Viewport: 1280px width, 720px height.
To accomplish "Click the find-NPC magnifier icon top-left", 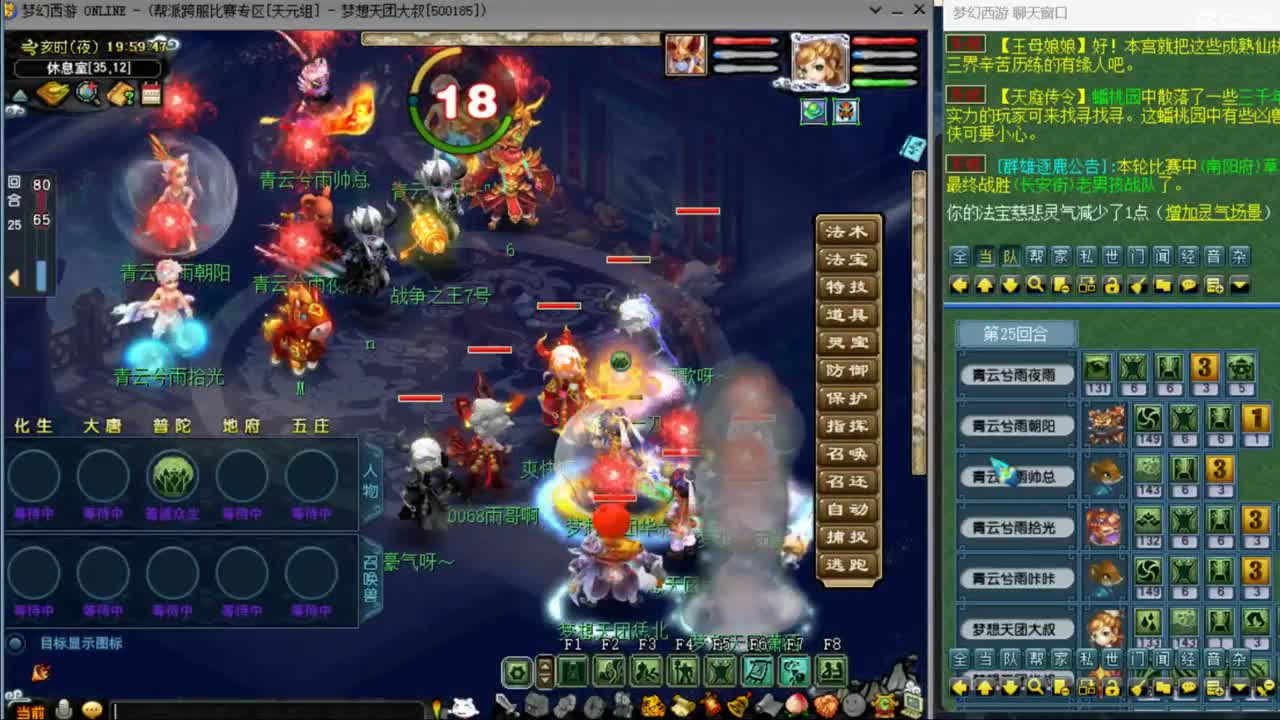I will [86, 95].
